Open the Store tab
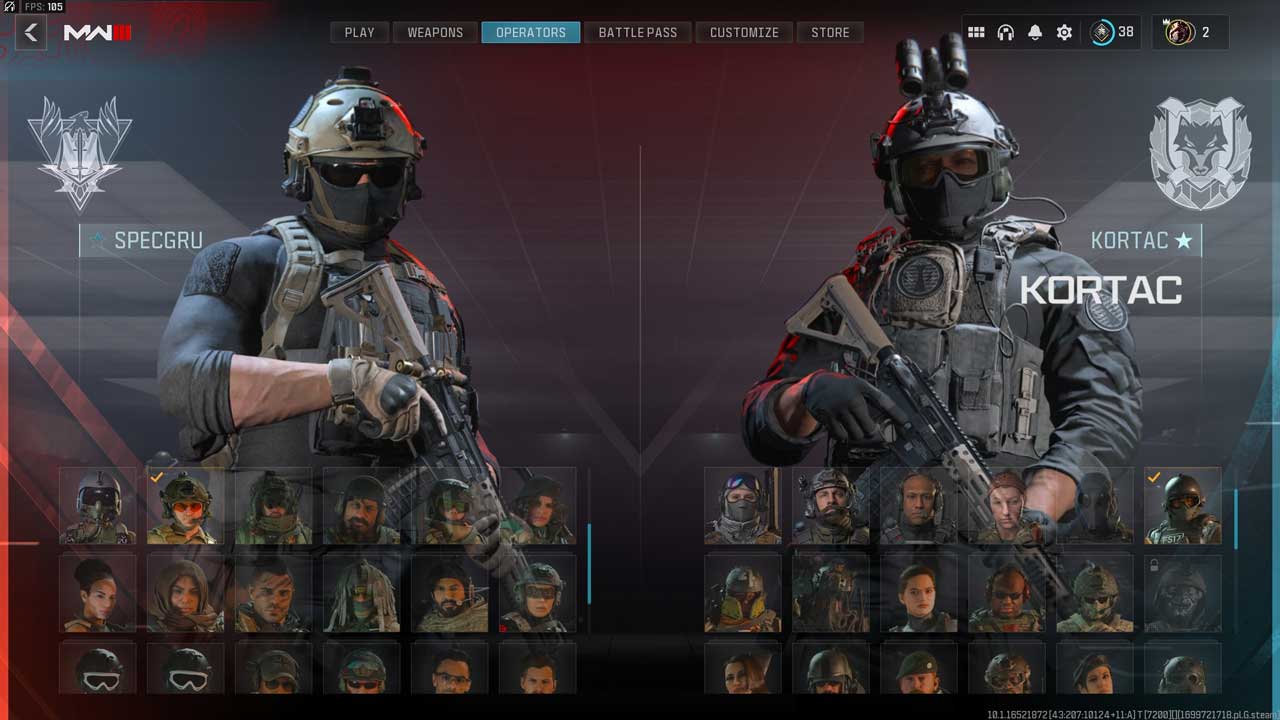 830,33
